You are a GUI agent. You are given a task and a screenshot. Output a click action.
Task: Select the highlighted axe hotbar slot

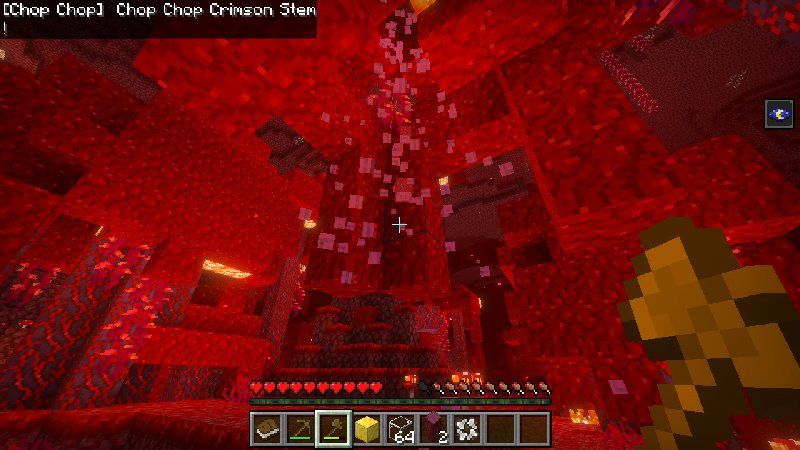click(x=333, y=428)
